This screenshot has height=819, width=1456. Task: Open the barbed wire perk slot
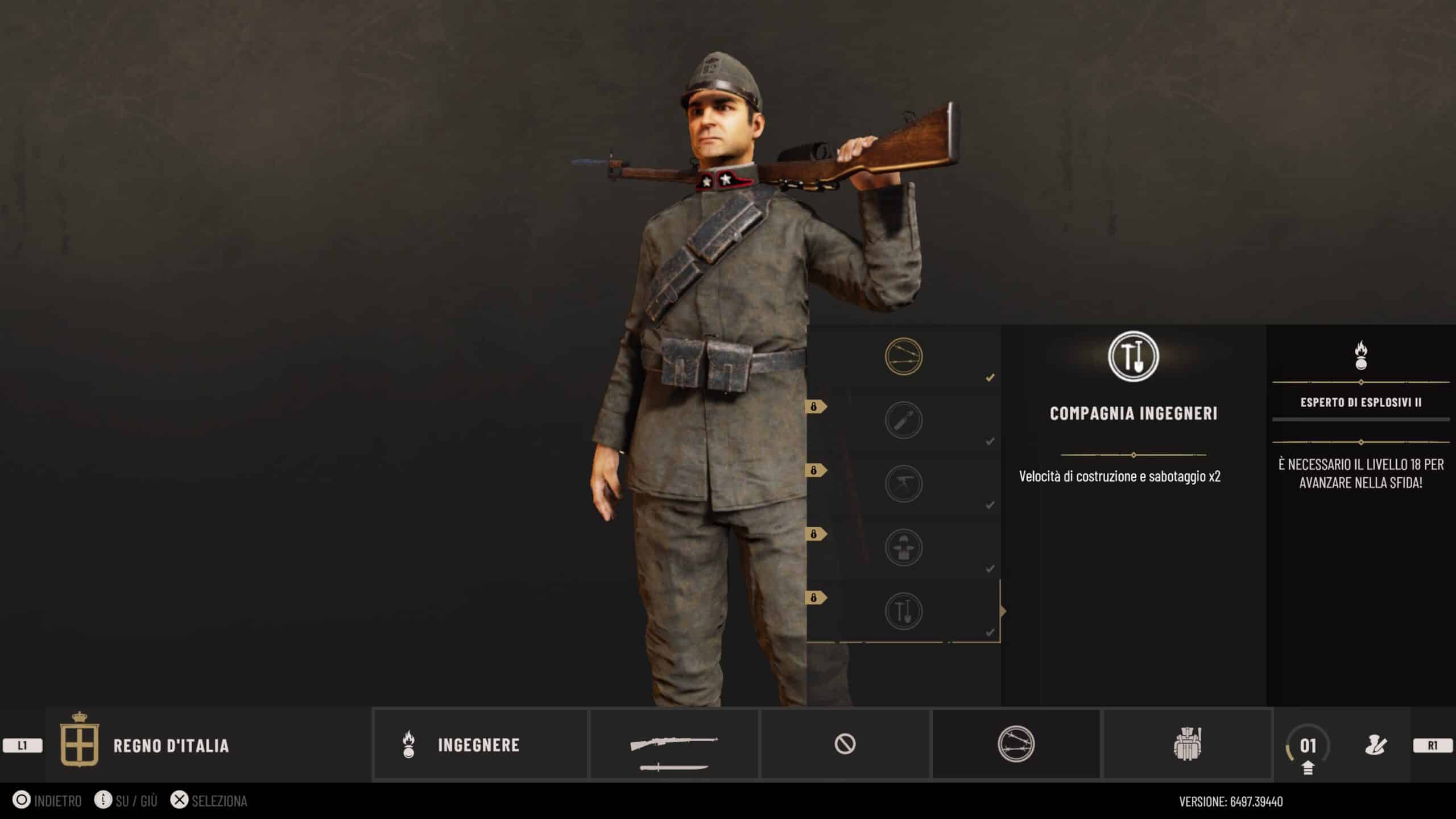(x=1016, y=744)
